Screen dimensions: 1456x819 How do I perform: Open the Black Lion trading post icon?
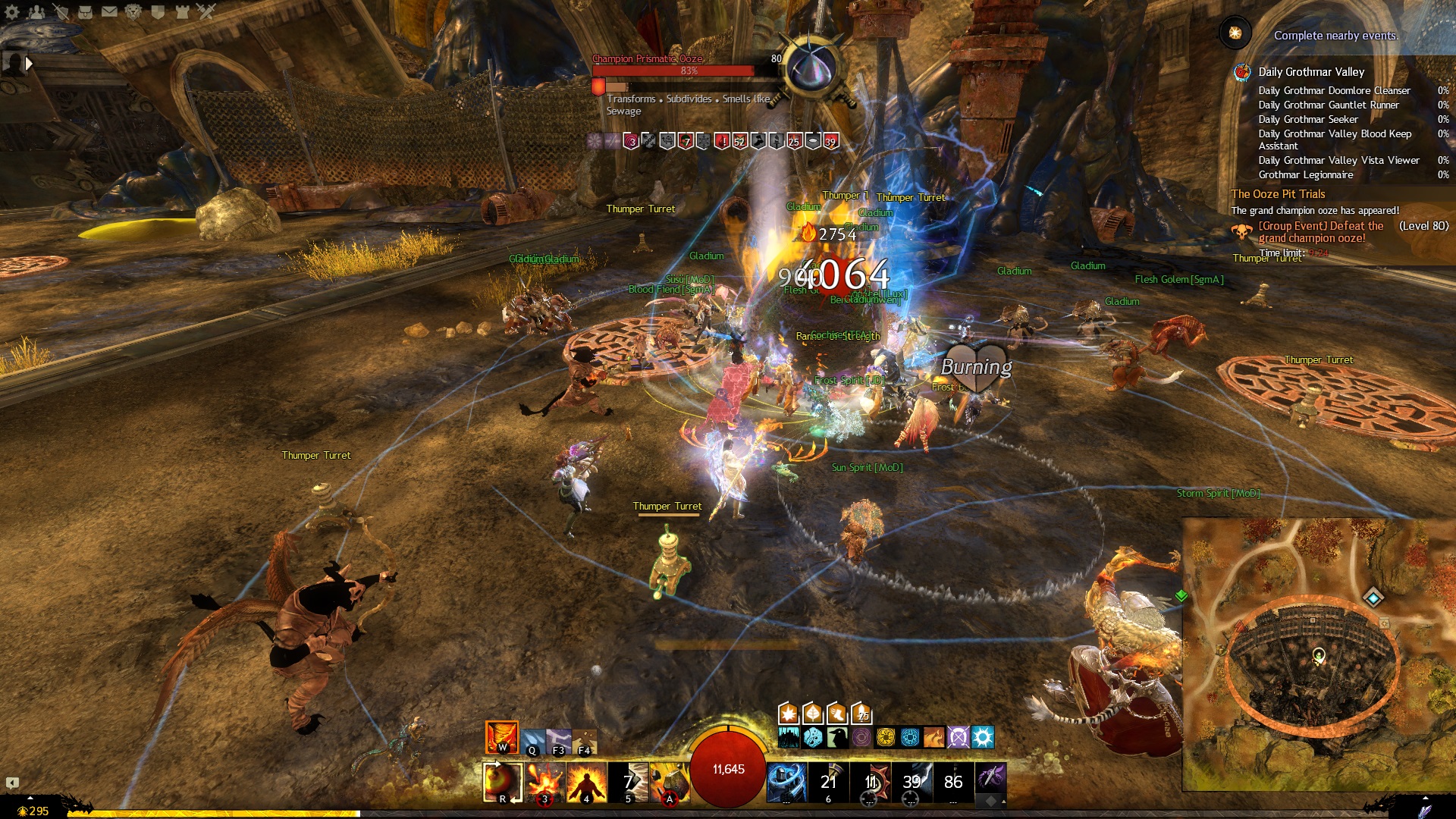(133, 11)
